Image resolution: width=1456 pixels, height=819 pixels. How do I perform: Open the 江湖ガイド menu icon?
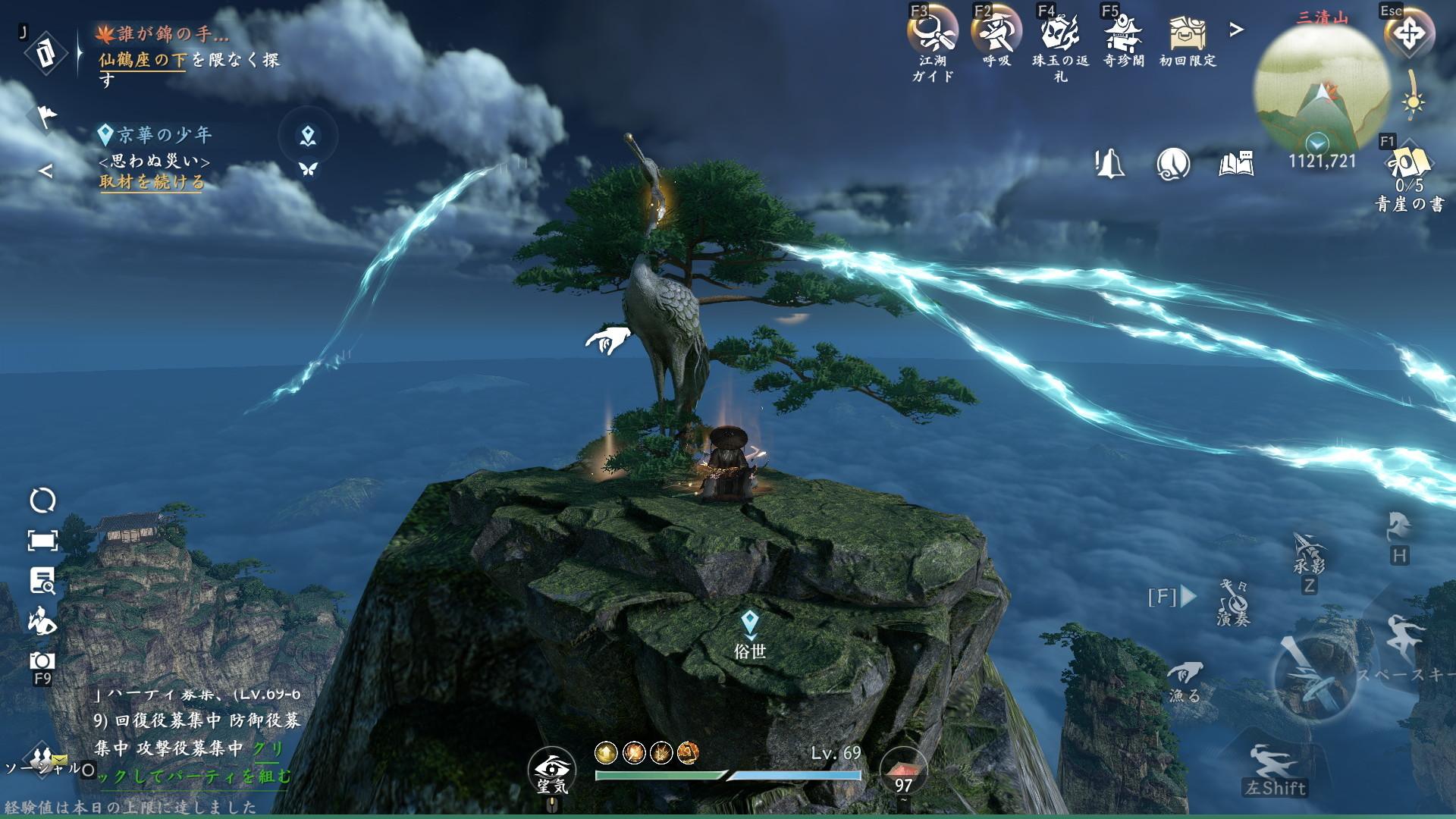(x=932, y=34)
